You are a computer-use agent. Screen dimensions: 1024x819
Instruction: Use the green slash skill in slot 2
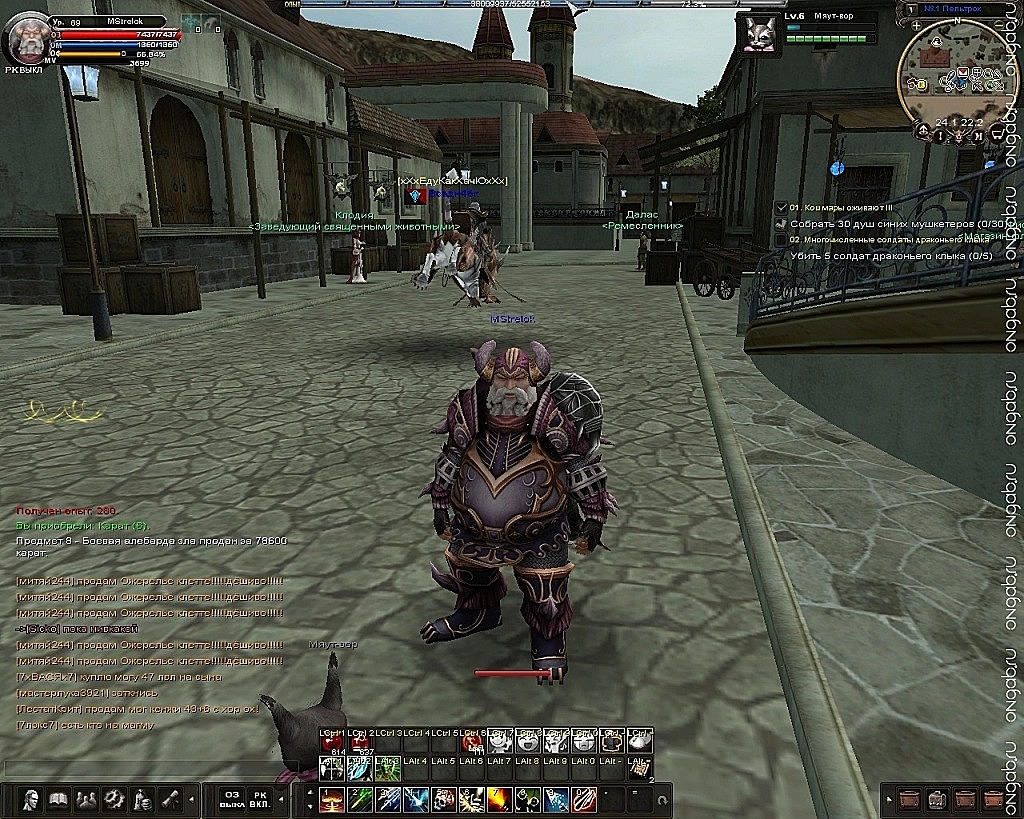360,800
